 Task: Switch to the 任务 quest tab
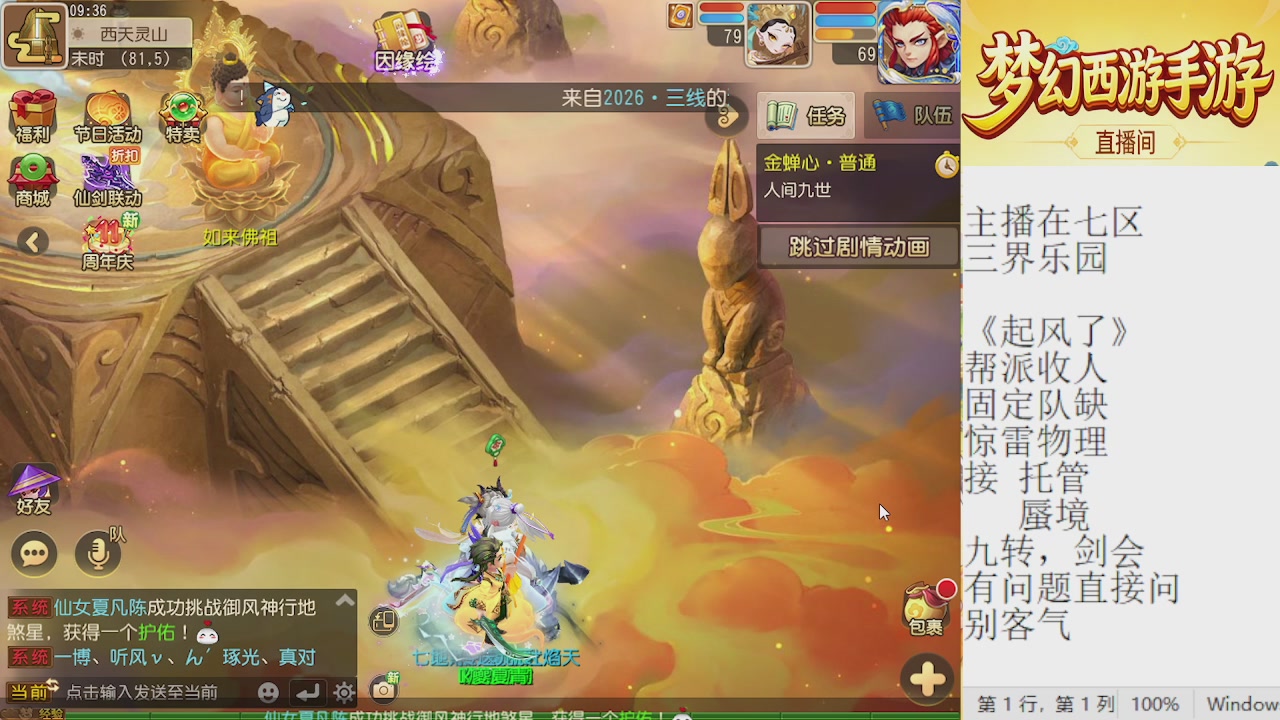click(x=806, y=115)
